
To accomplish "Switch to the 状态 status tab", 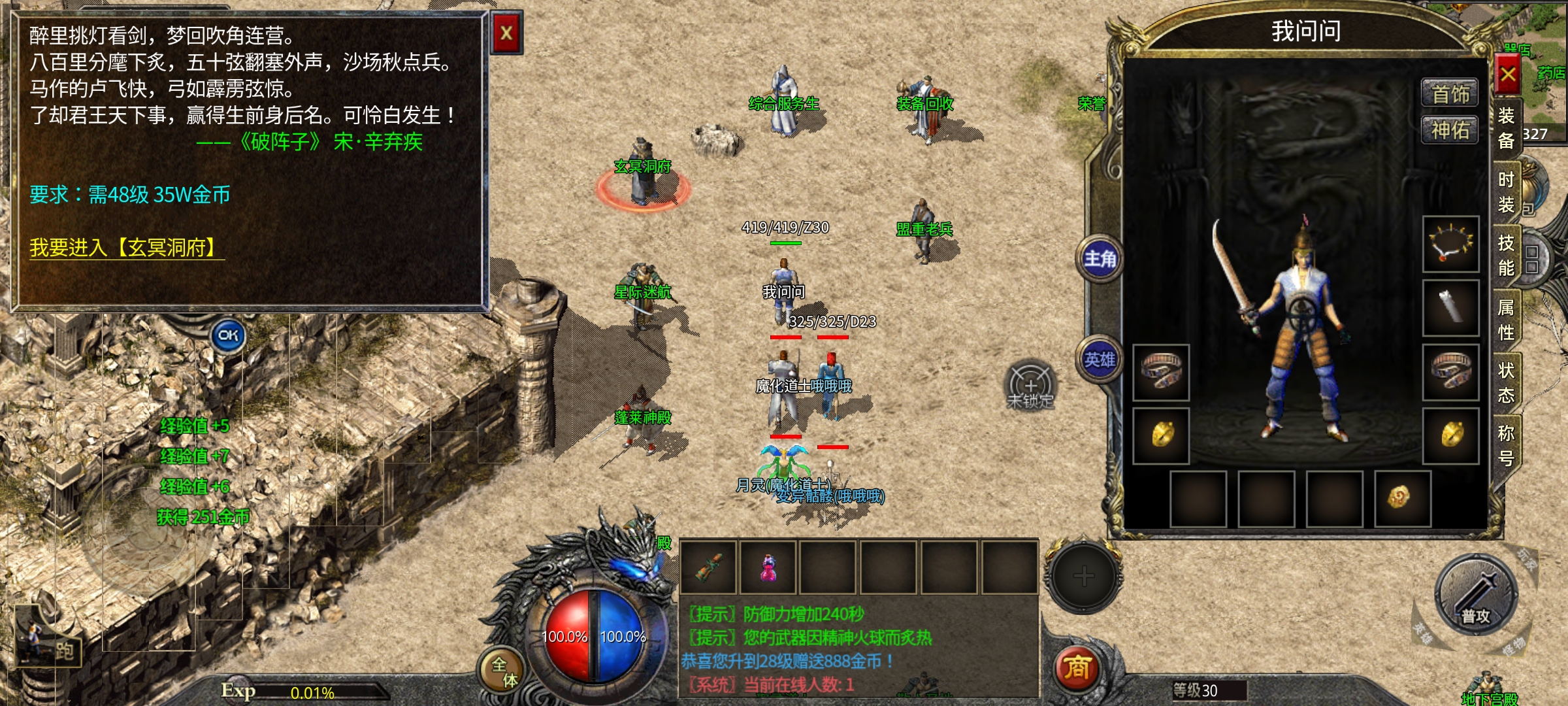I will pyautogui.click(x=1506, y=382).
